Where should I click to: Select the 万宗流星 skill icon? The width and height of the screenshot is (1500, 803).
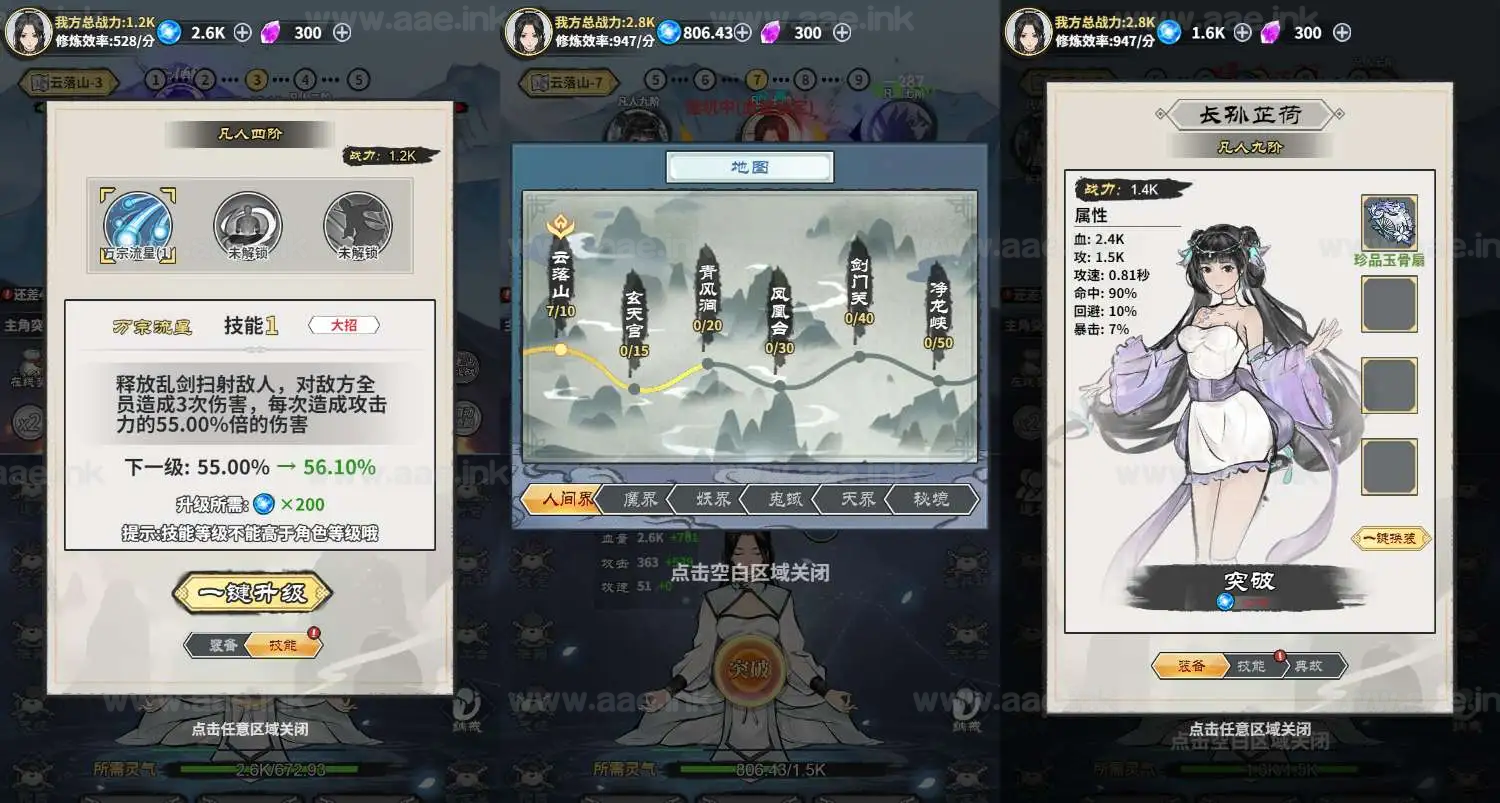coord(137,225)
